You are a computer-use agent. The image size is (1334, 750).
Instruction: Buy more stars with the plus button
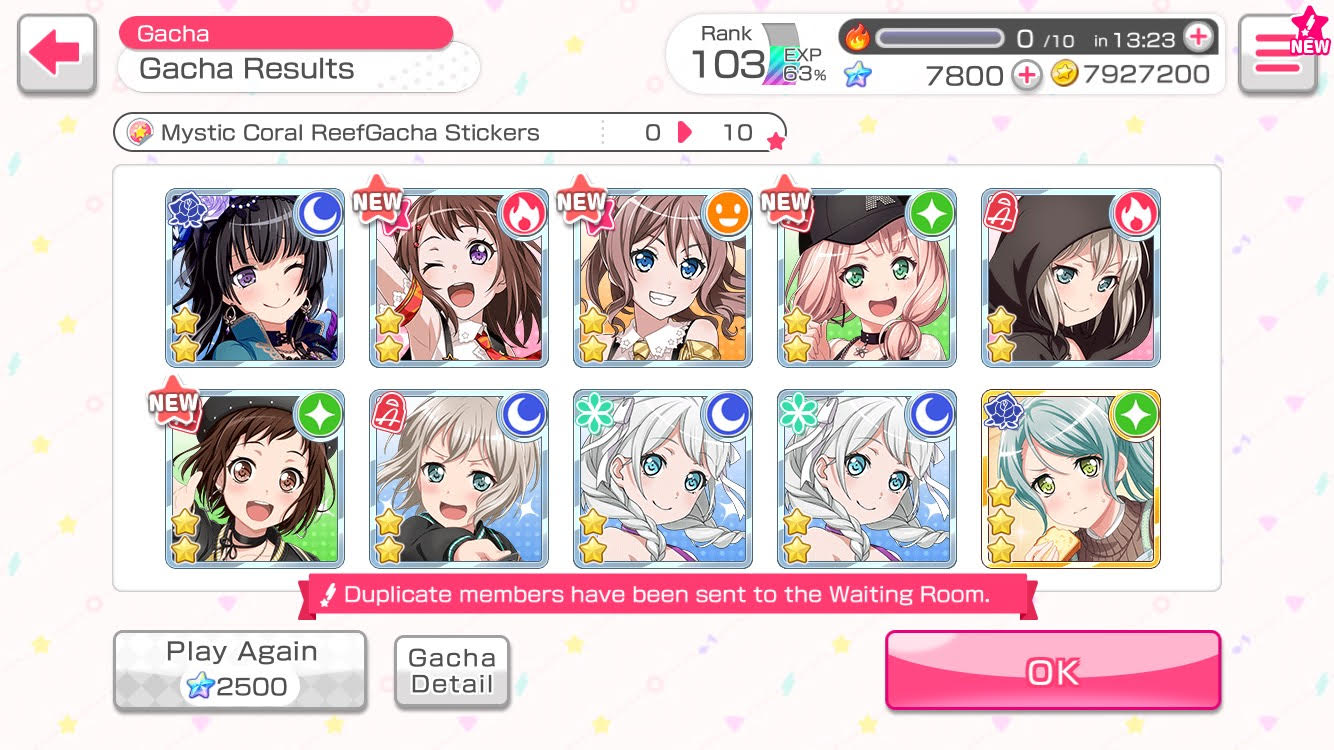point(1026,75)
